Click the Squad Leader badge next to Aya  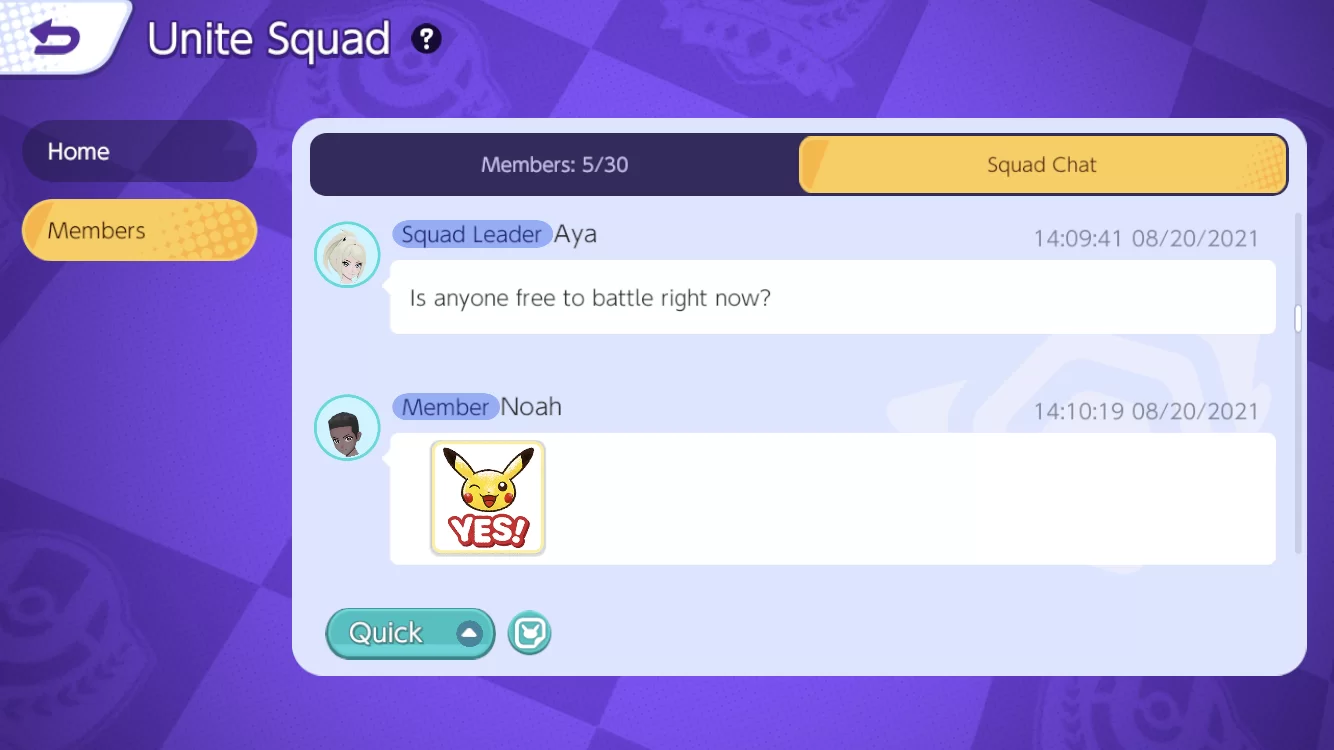point(472,234)
